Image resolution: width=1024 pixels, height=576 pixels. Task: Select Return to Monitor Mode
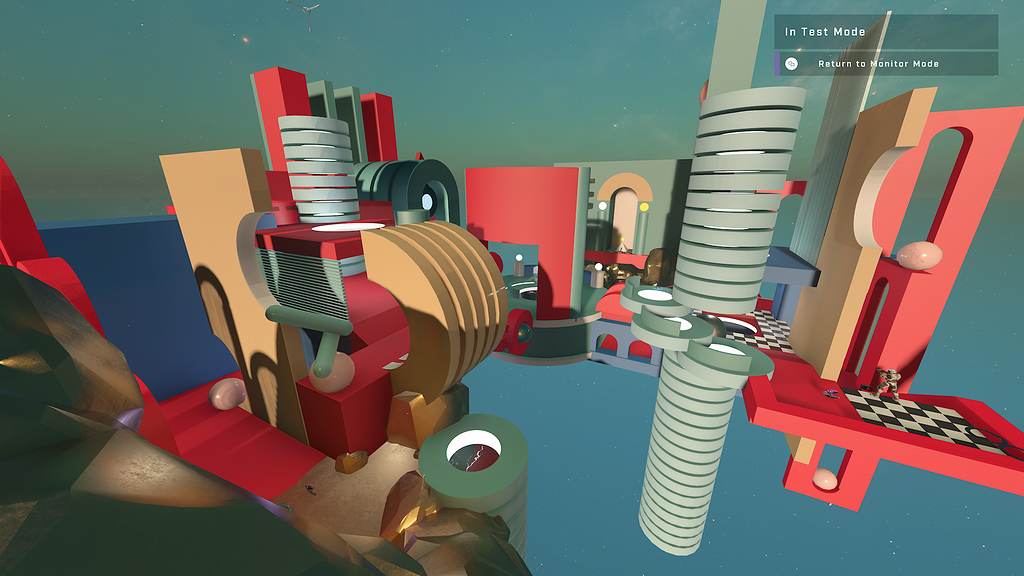point(878,64)
